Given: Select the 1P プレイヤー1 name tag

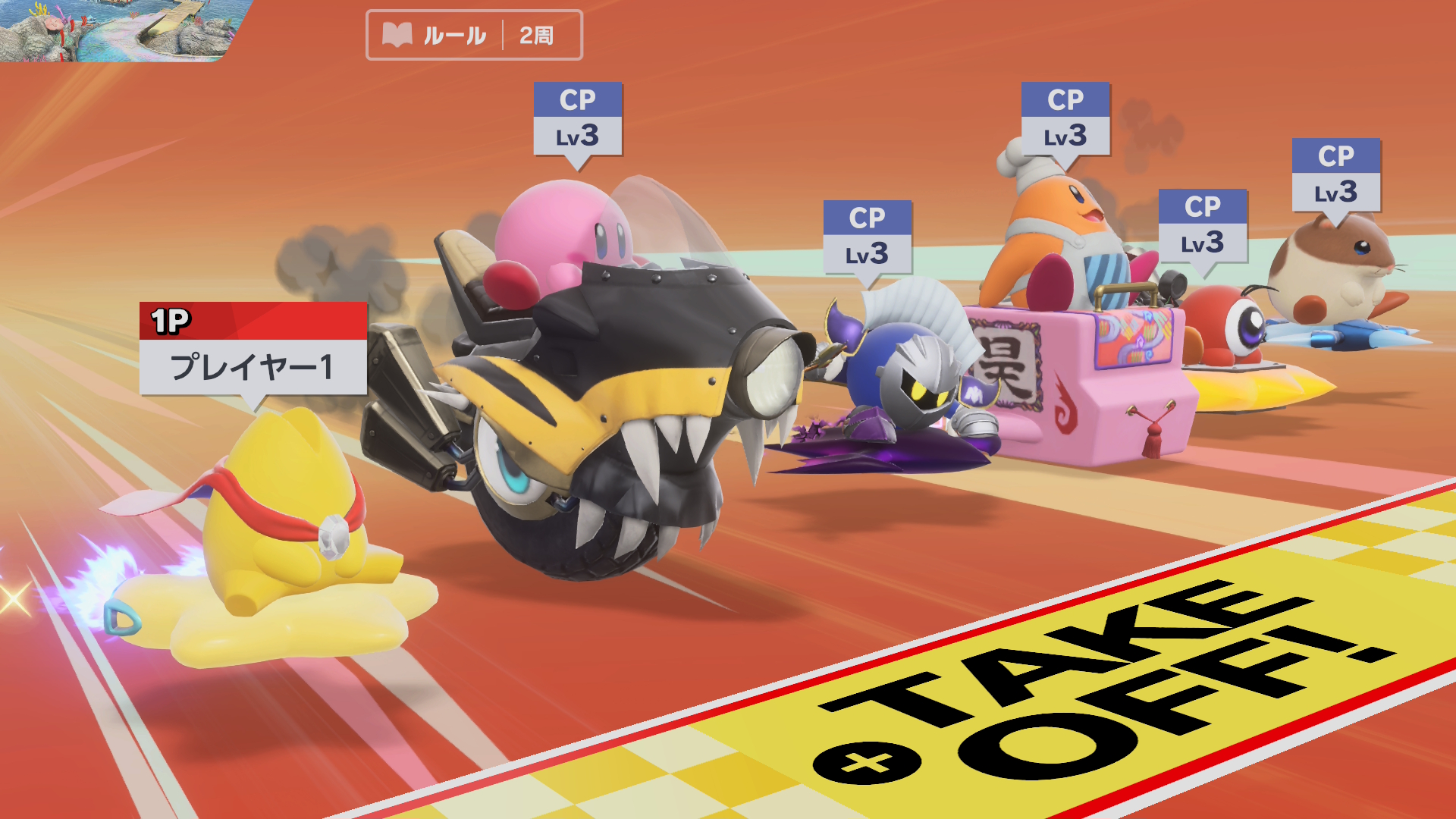Looking at the screenshot, I should click(253, 349).
